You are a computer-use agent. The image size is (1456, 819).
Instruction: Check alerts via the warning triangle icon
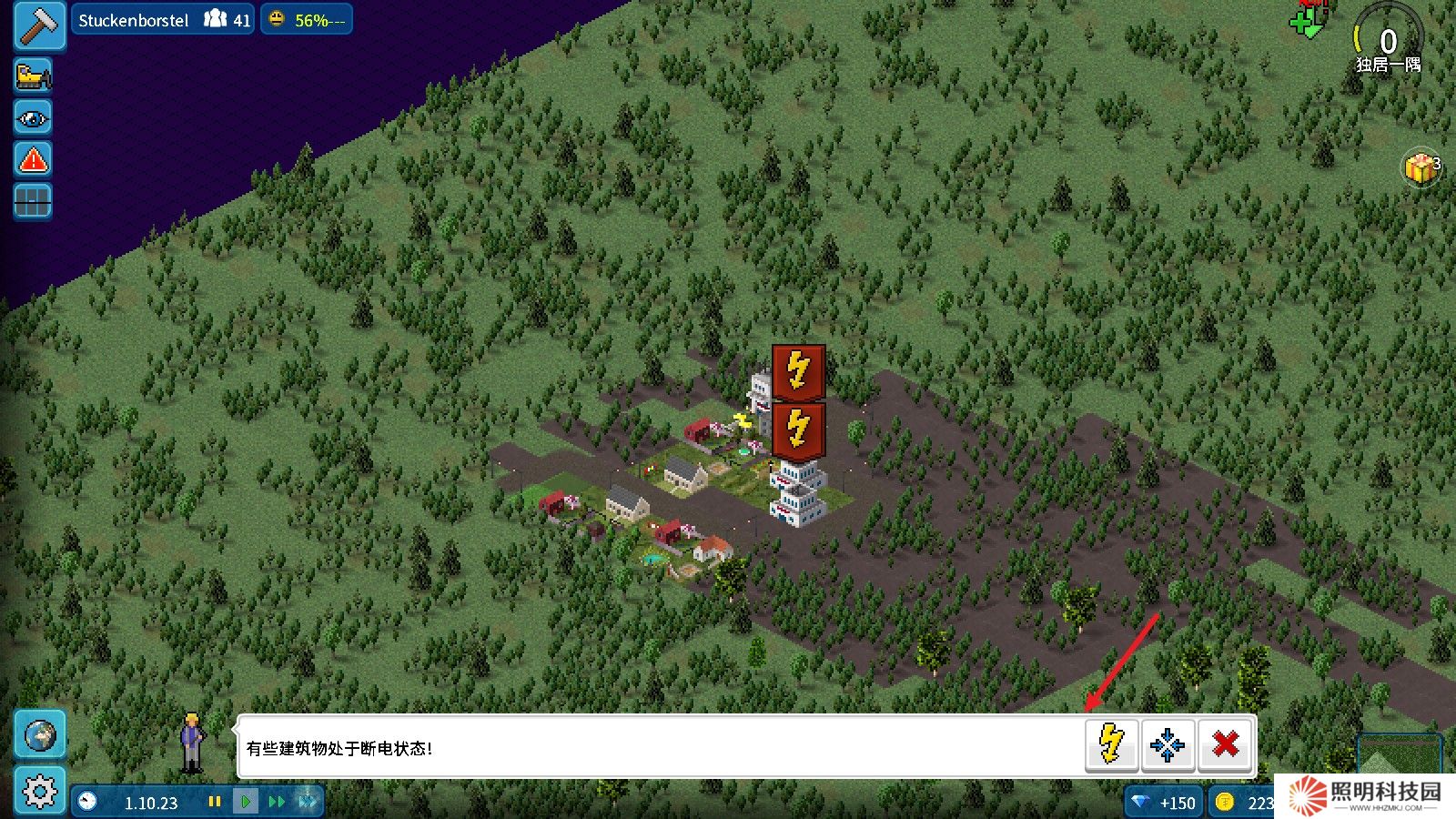pos(32,159)
